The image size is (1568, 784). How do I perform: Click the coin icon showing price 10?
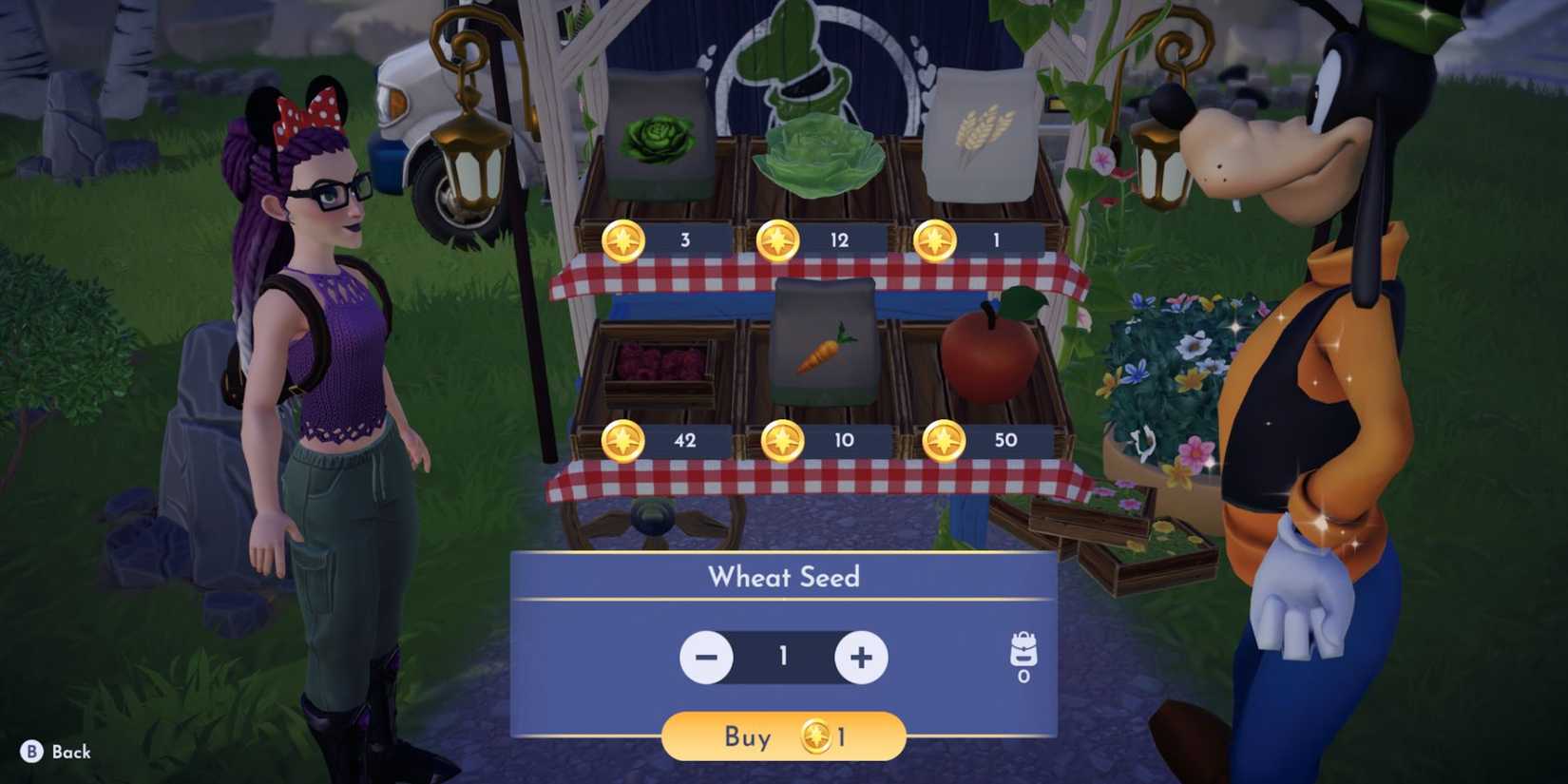784,440
